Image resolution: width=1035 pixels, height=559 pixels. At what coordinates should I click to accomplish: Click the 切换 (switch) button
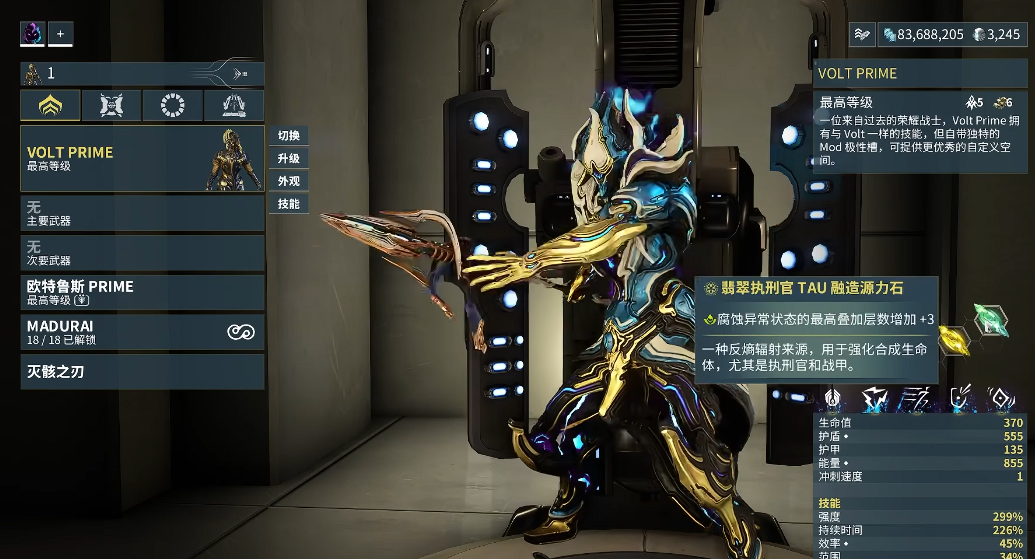288,136
